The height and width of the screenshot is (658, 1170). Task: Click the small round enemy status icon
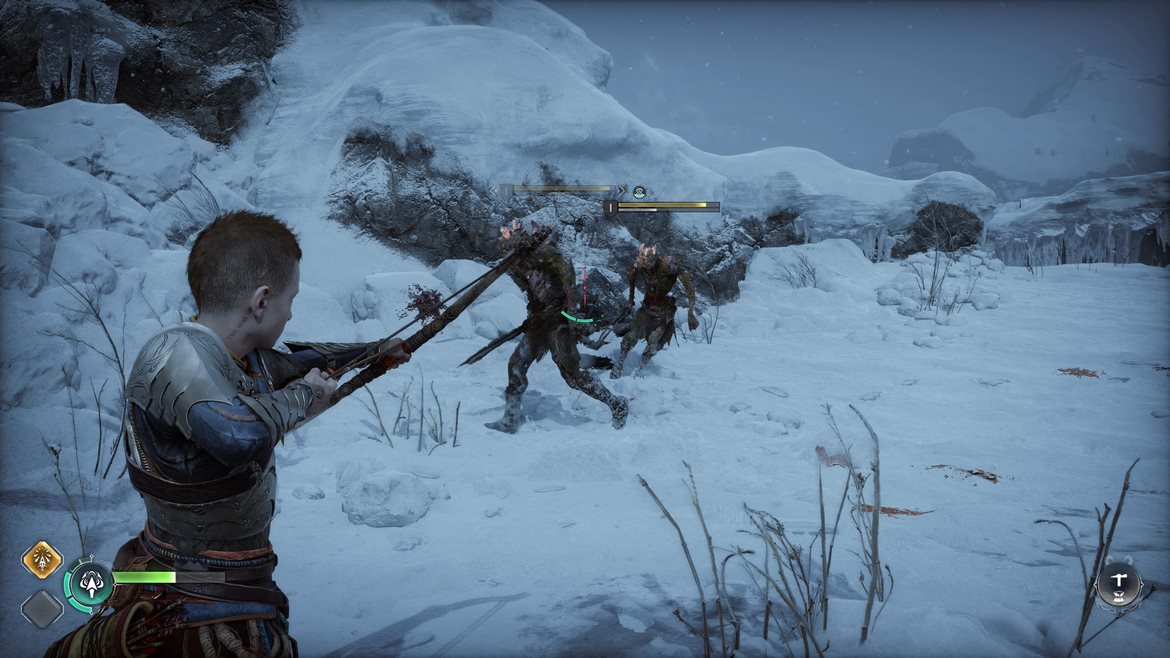click(639, 192)
